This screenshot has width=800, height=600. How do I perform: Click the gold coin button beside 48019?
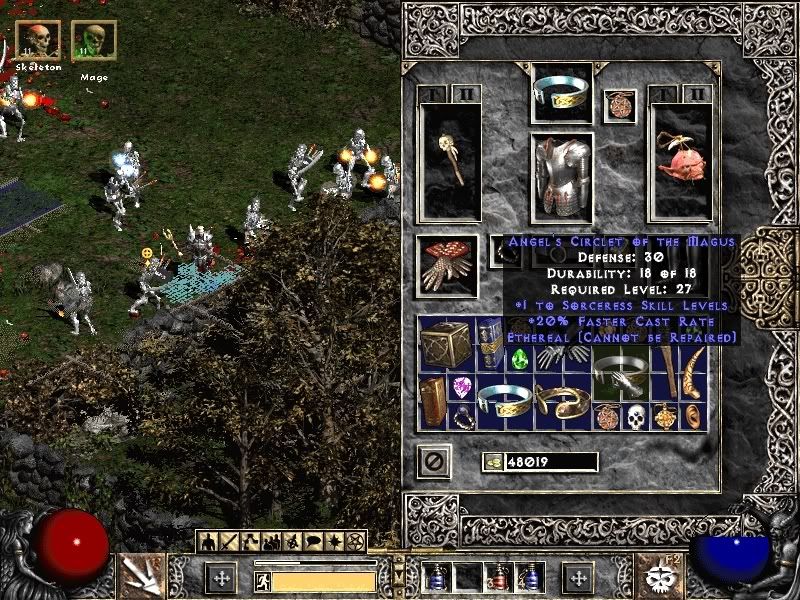(x=492, y=461)
